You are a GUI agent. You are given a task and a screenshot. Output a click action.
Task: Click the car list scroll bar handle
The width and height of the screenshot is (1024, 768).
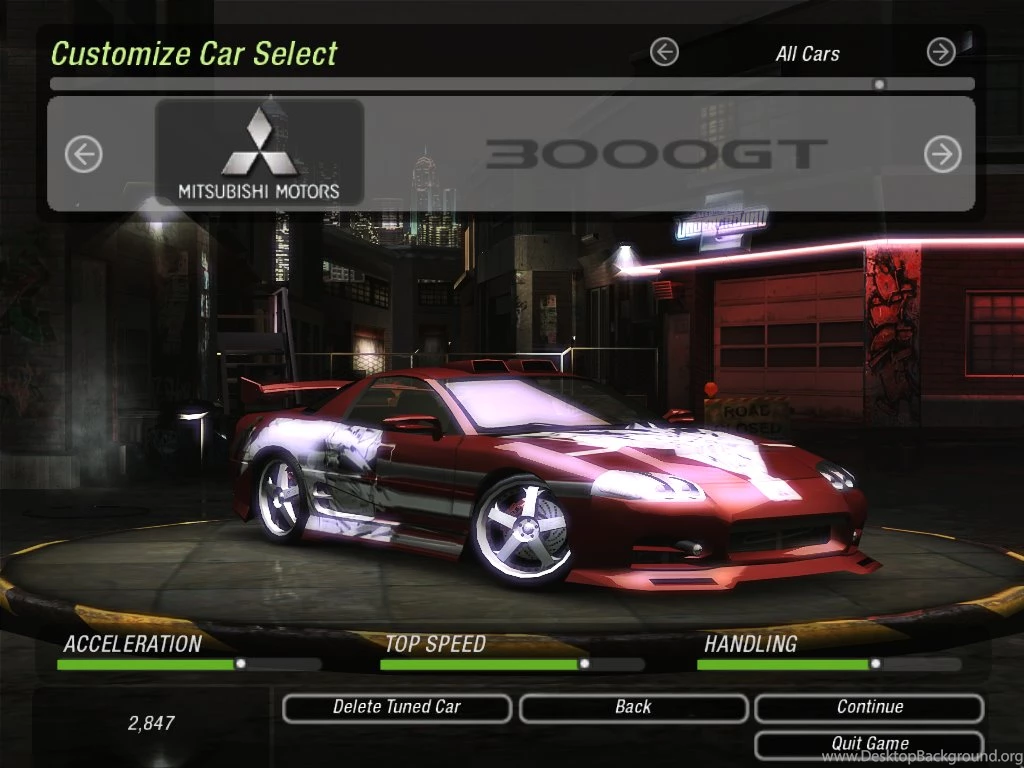879,84
